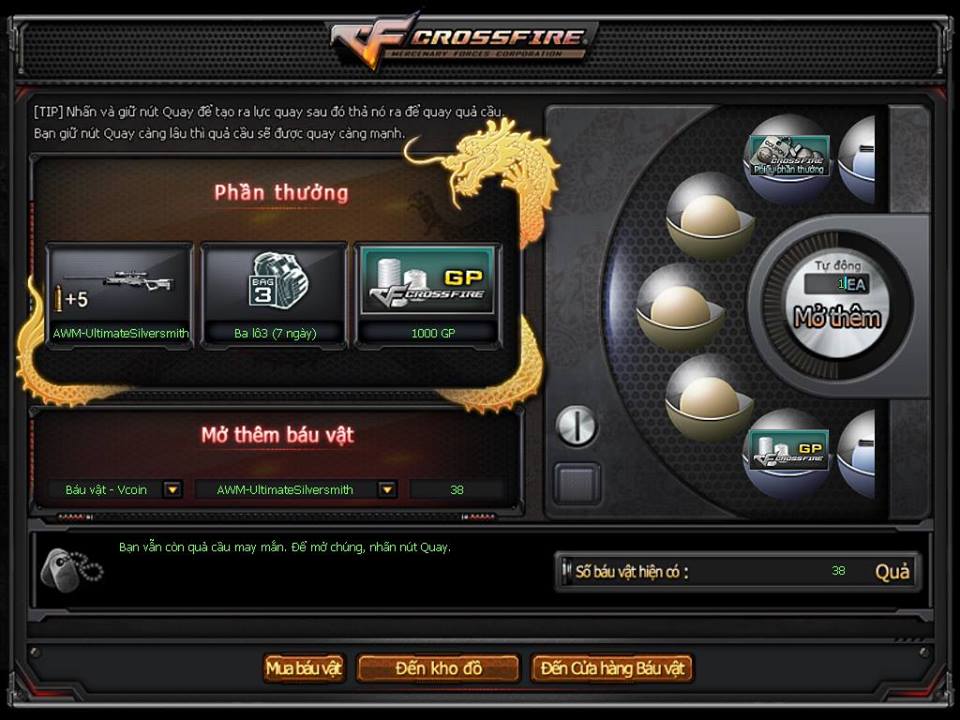Select the AWM-UltimateSilversmith reward slot
Viewport: 960px width, 720px height.
(119, 294)
